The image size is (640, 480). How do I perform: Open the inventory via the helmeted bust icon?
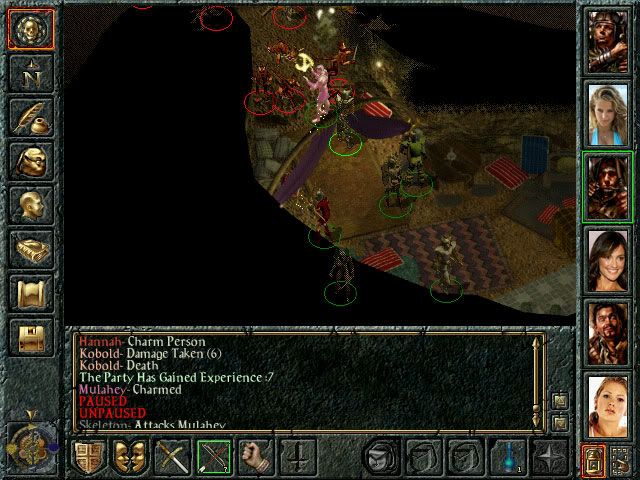[29, 161]
